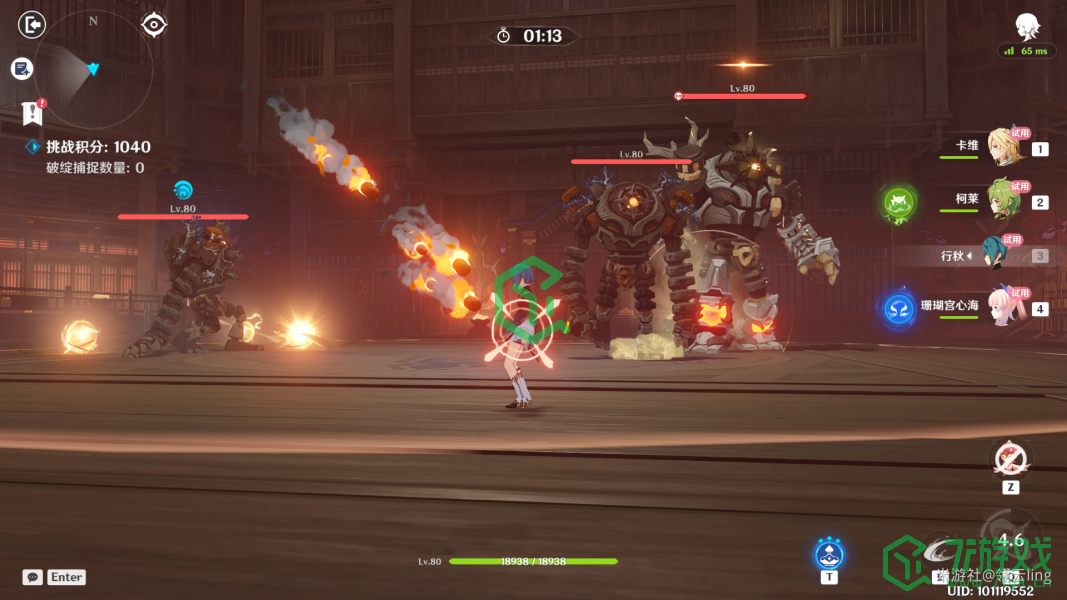This screenshot has width=1067, height=600.
Task: Open the quest log icon beside minimap
Action: click(x=22, y=68)
